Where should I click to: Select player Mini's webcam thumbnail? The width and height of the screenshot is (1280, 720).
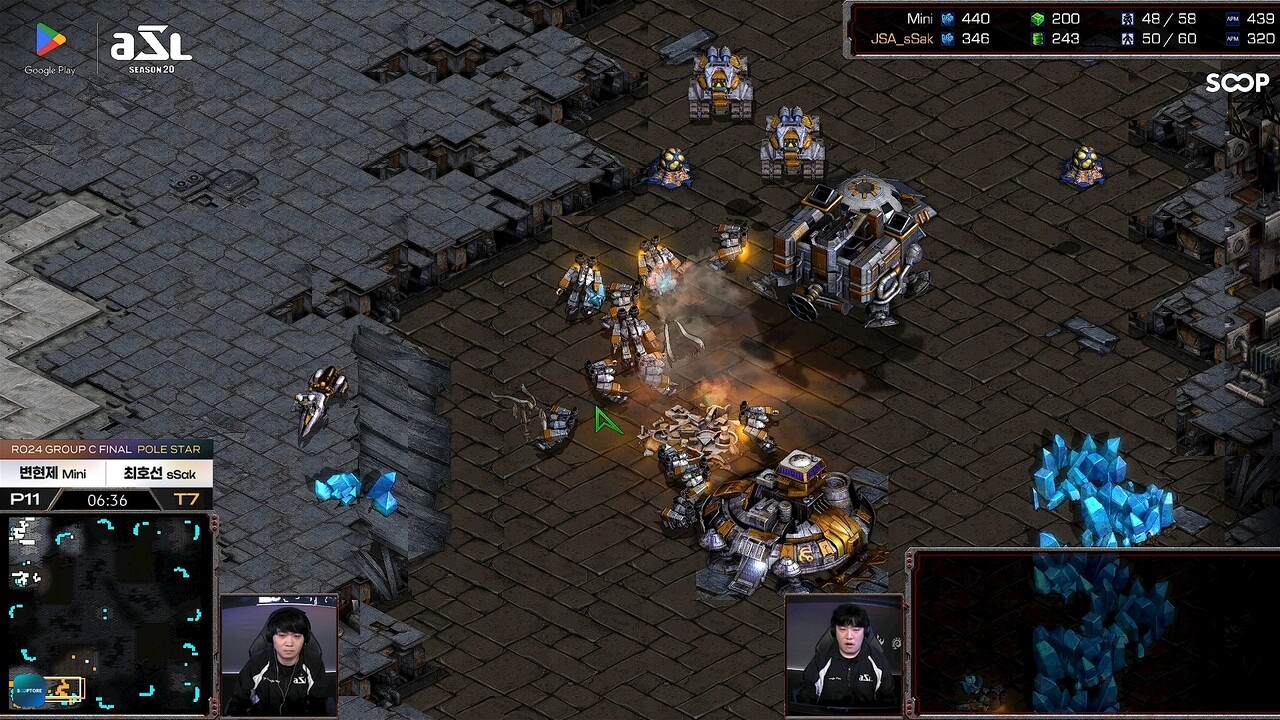(279, 655)
